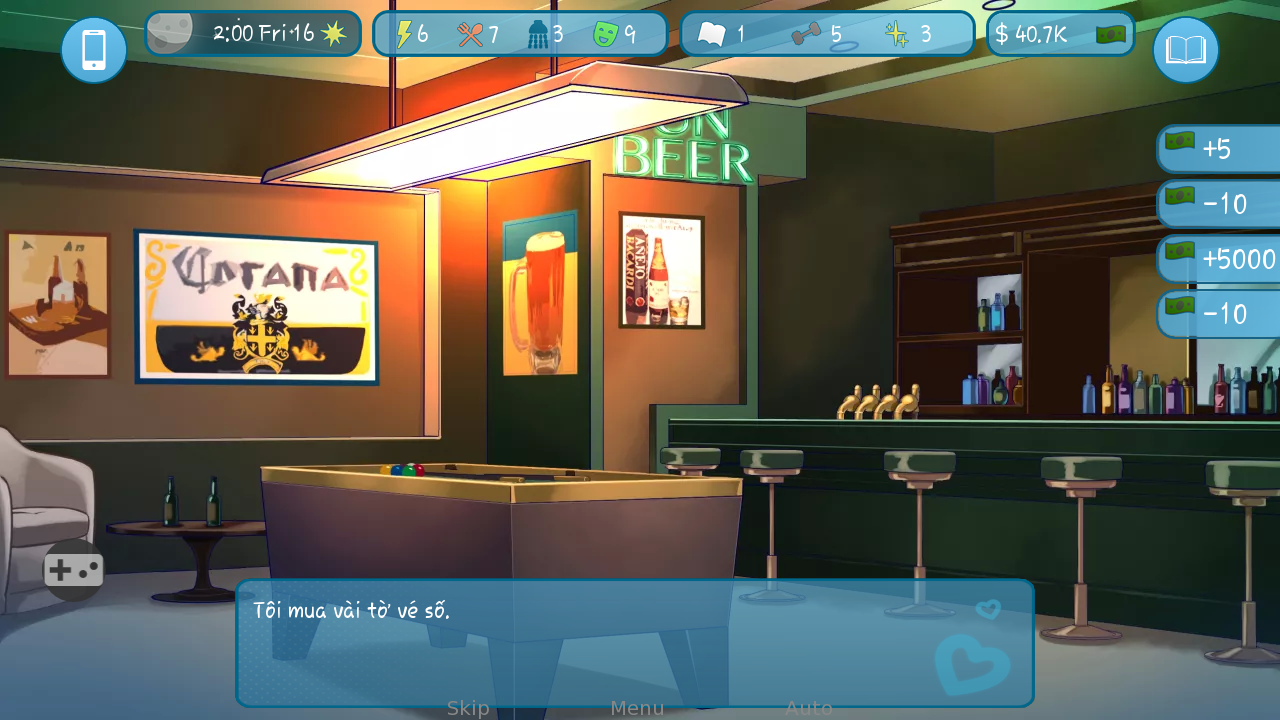Click the large heart icon in dialogue
Image resolution: width=1280 pixels, height=720 pixels.
pyautogui.click(x=971, y=662)
